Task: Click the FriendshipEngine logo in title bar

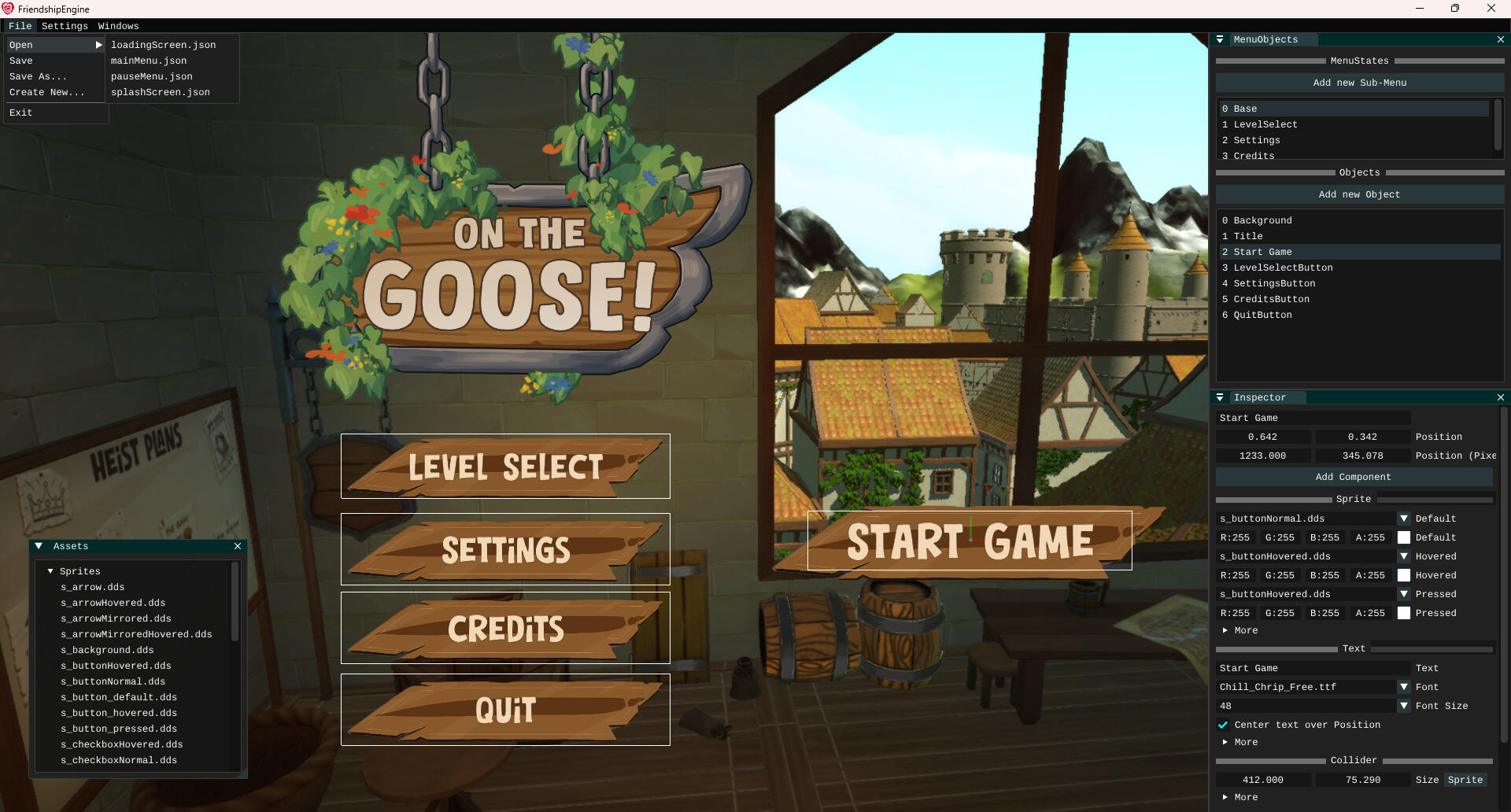Action: 8,9
